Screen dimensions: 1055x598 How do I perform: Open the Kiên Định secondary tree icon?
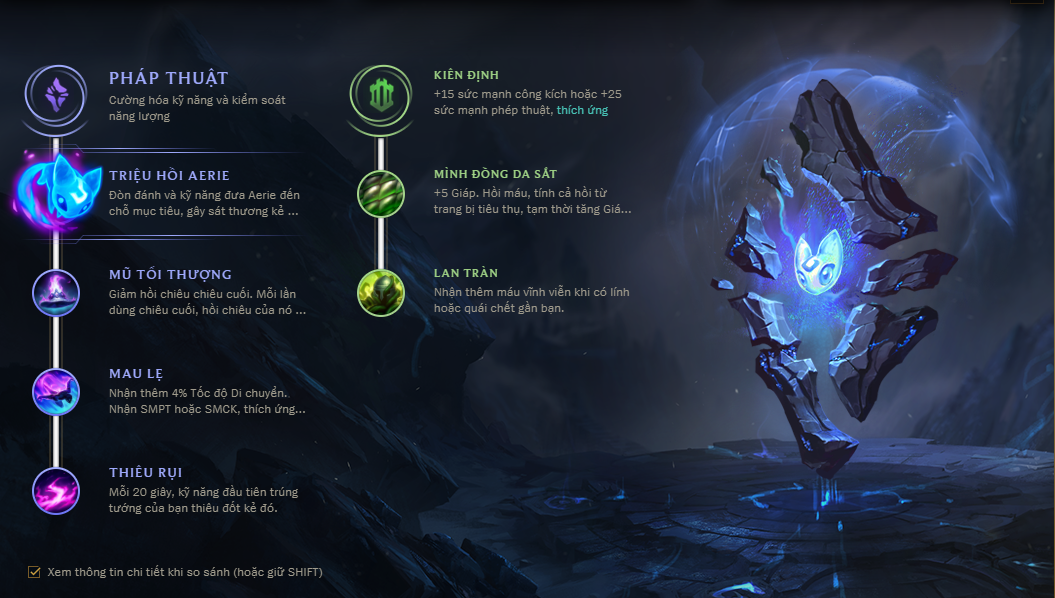click(x=381, y=95)
